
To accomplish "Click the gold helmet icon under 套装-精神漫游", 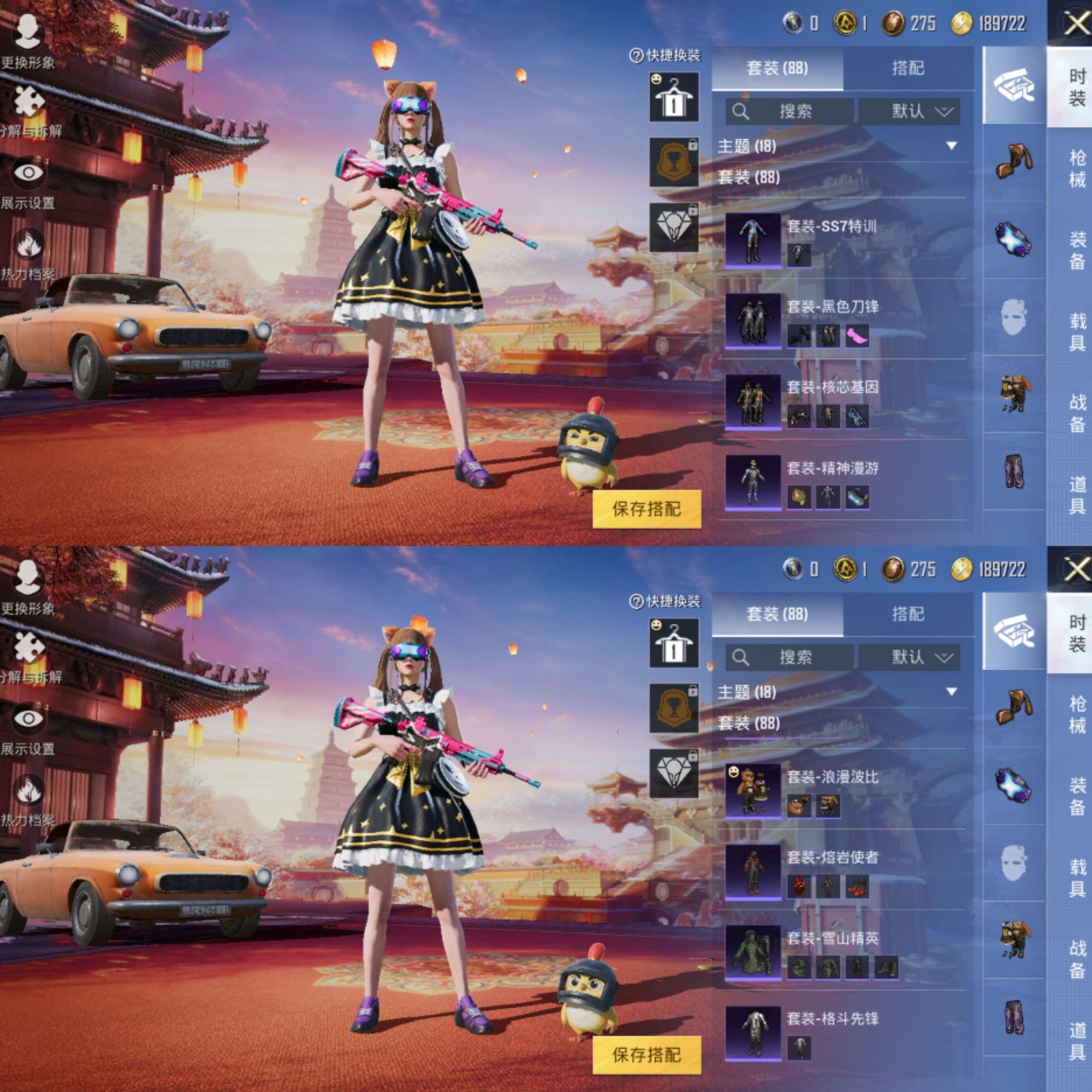I will tap(799, 497).
